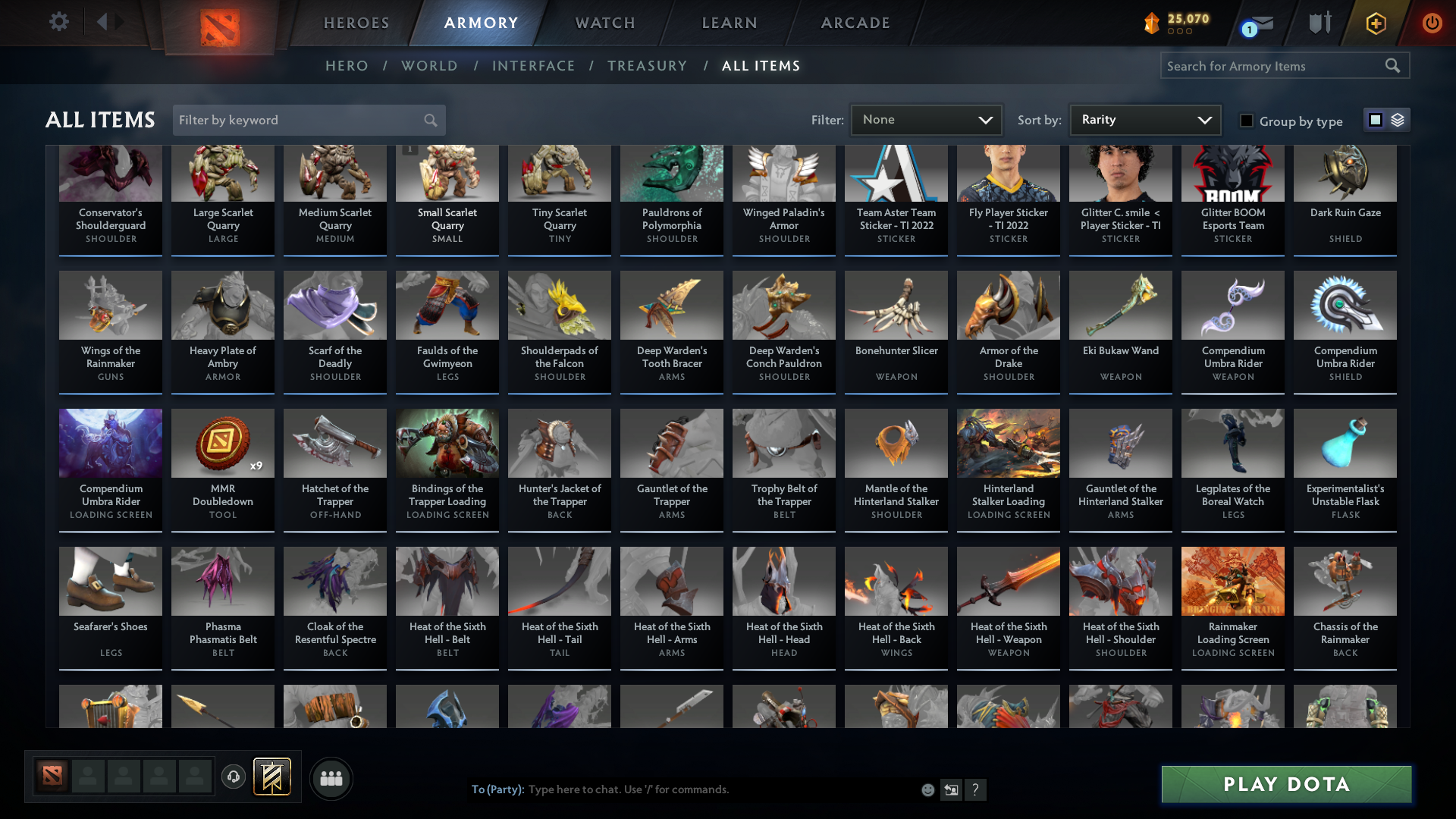Click the voice chat headphone icon
The height and width of the screenshot is (819, 1456).
tap(234, 778)
